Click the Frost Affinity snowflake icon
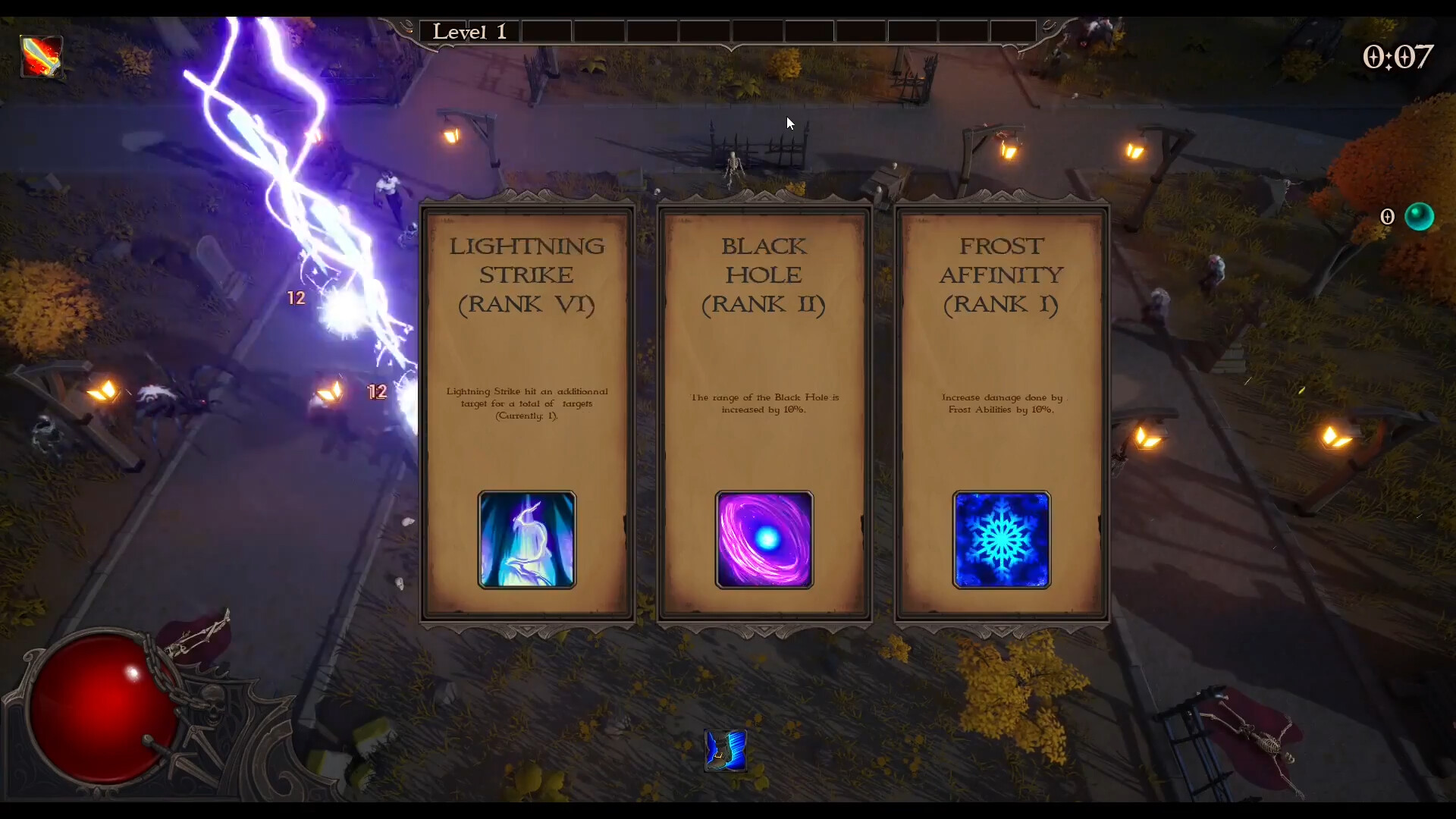 point(1001,540)
